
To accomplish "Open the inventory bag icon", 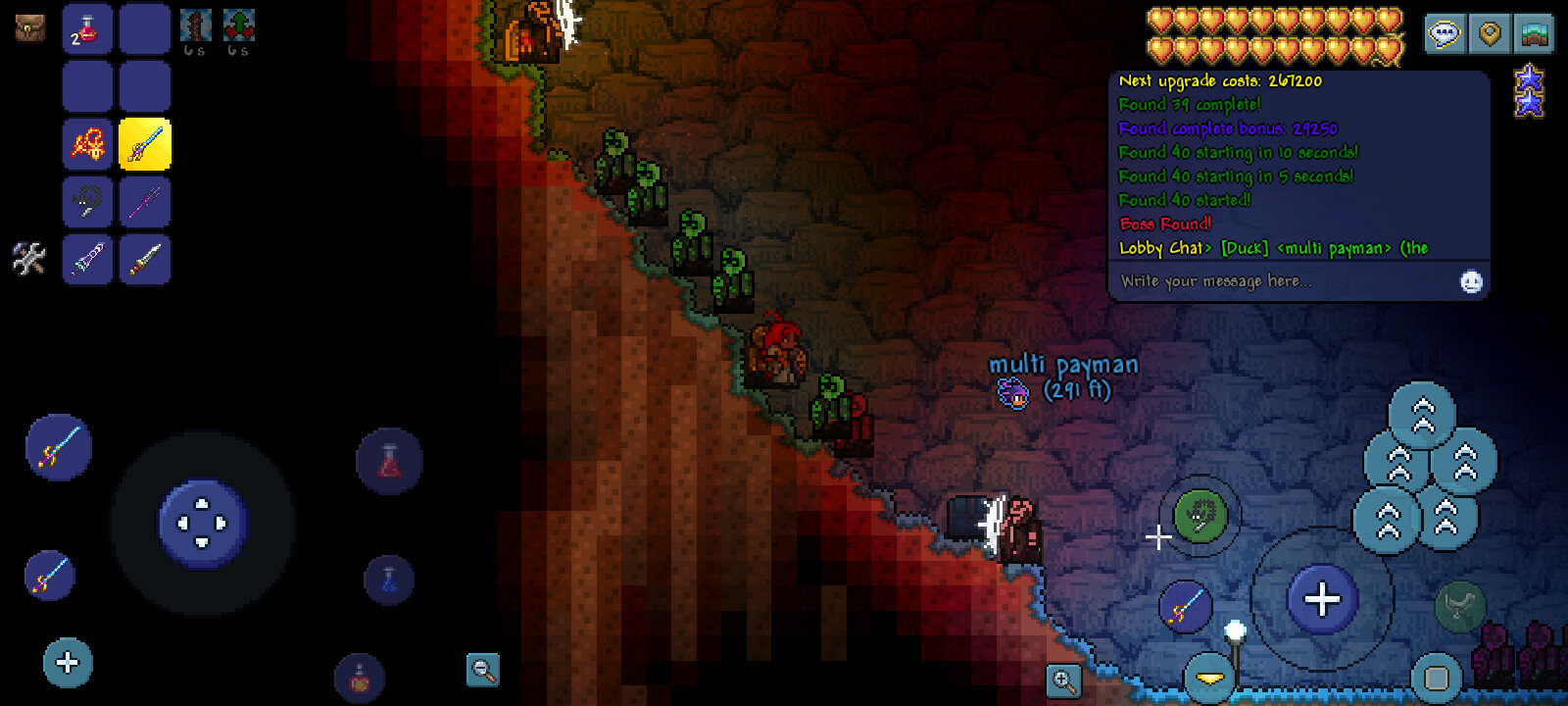I will coord(29,27).
